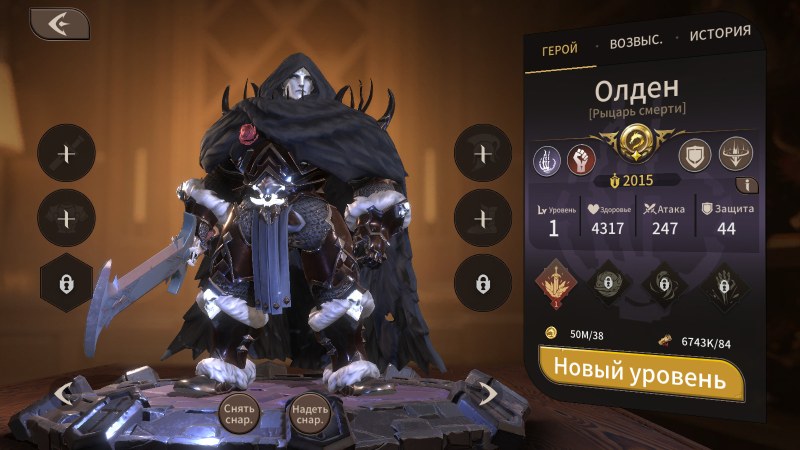800x450 pixels.
Task: Tap the downward arrow icon beside the shield
Action: [x=736, y=153]
